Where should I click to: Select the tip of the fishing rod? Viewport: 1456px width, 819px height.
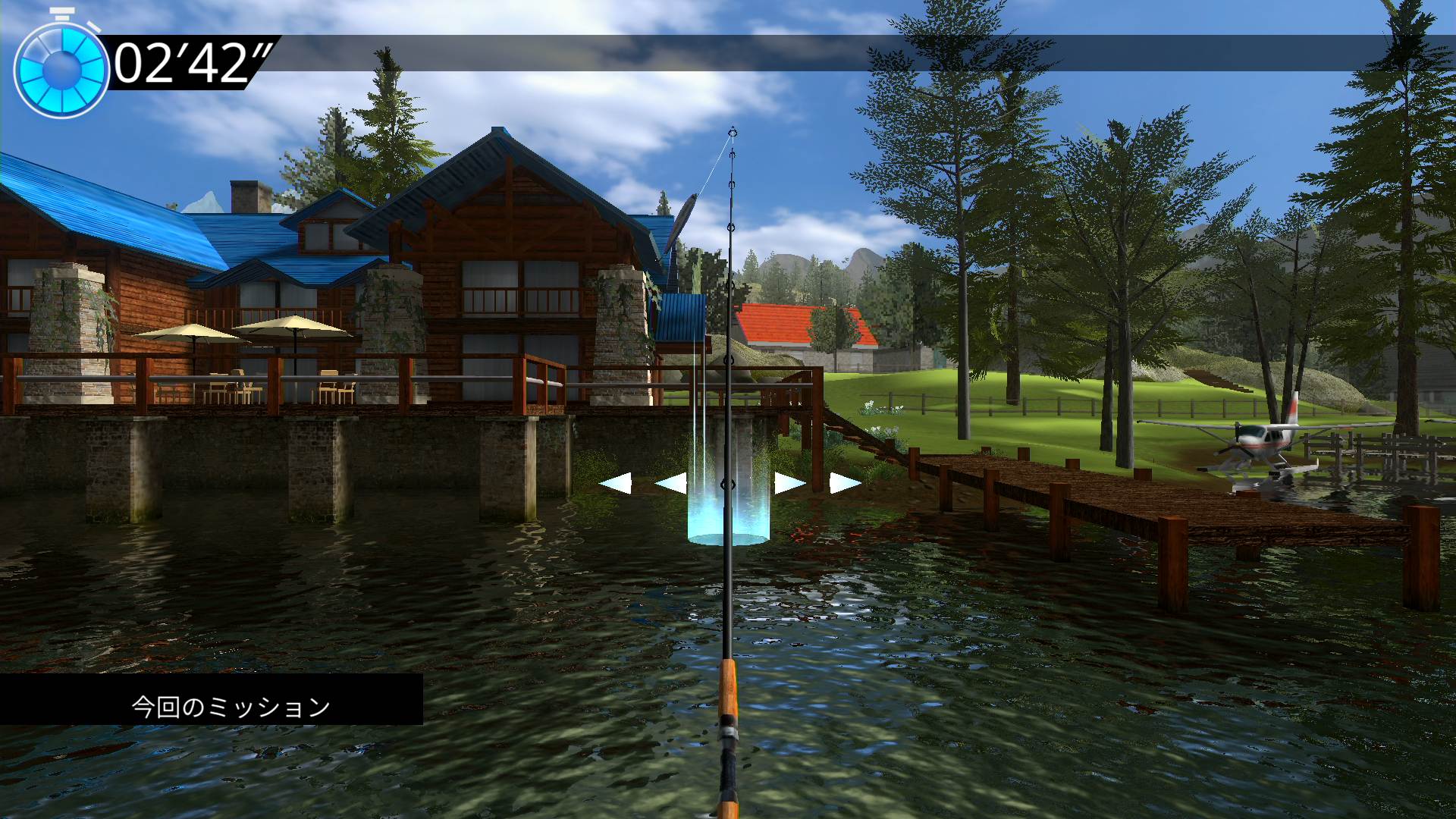(x=732, y=129)
